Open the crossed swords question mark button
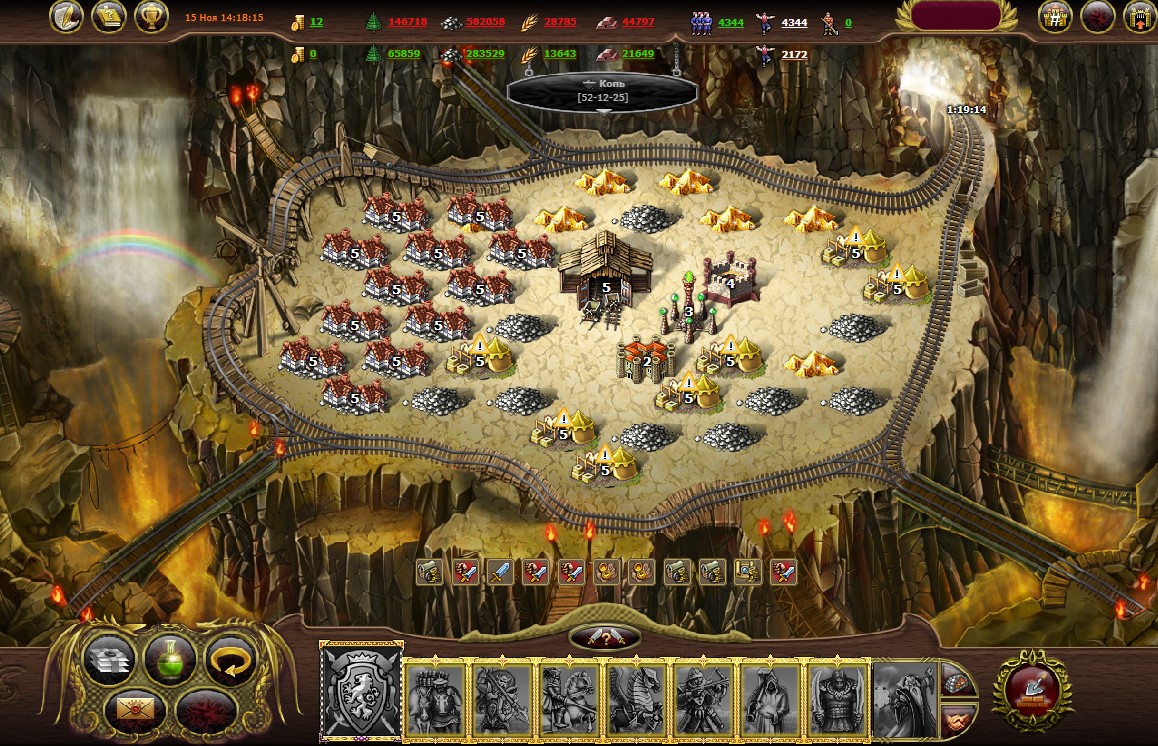Viewport: 1158px width, 746px height. tap(604, 638)
